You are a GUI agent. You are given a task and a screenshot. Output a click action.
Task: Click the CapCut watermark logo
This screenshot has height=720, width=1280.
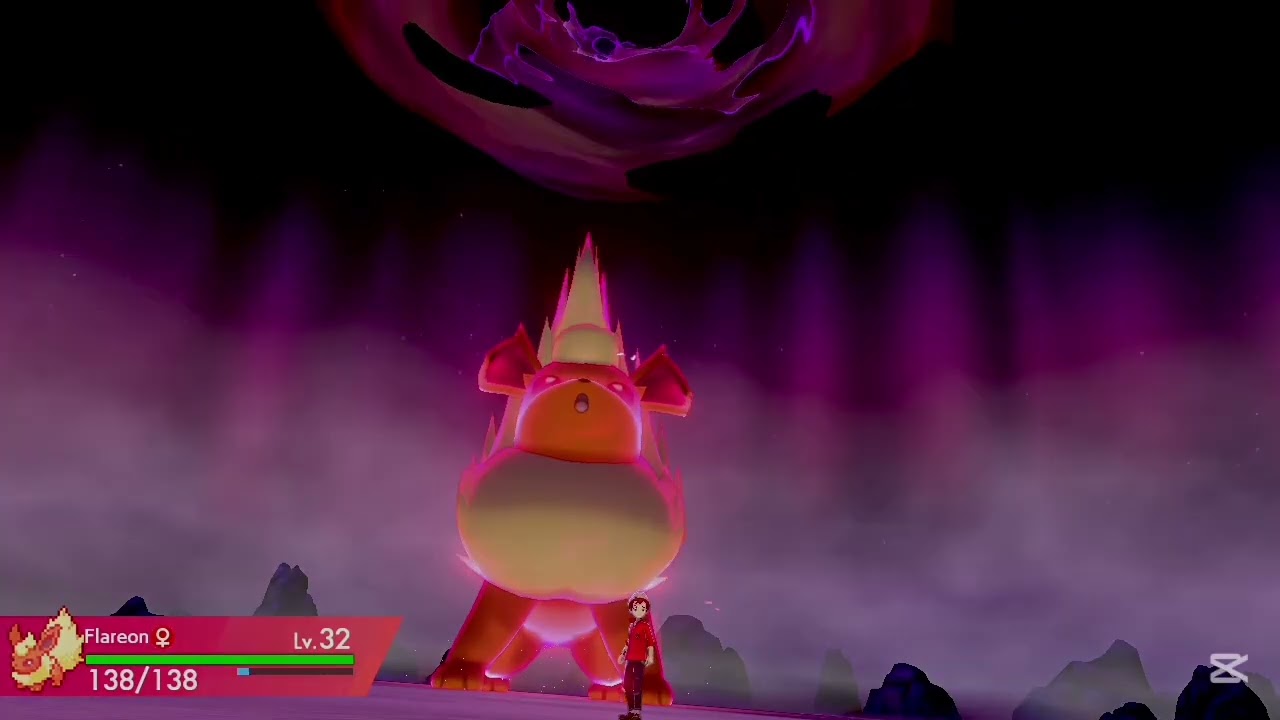1229,670
